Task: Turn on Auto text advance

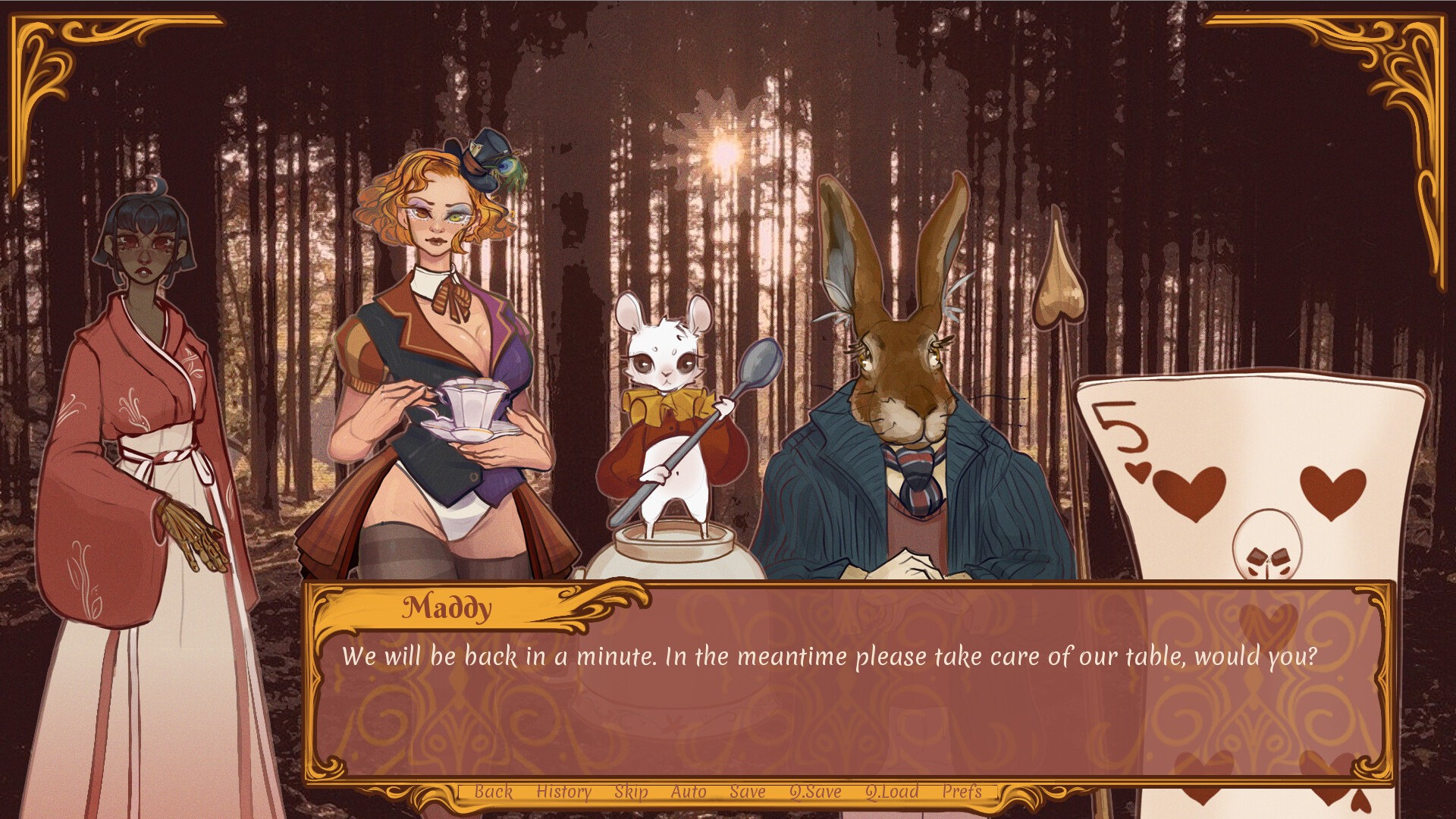Action: 687,792
